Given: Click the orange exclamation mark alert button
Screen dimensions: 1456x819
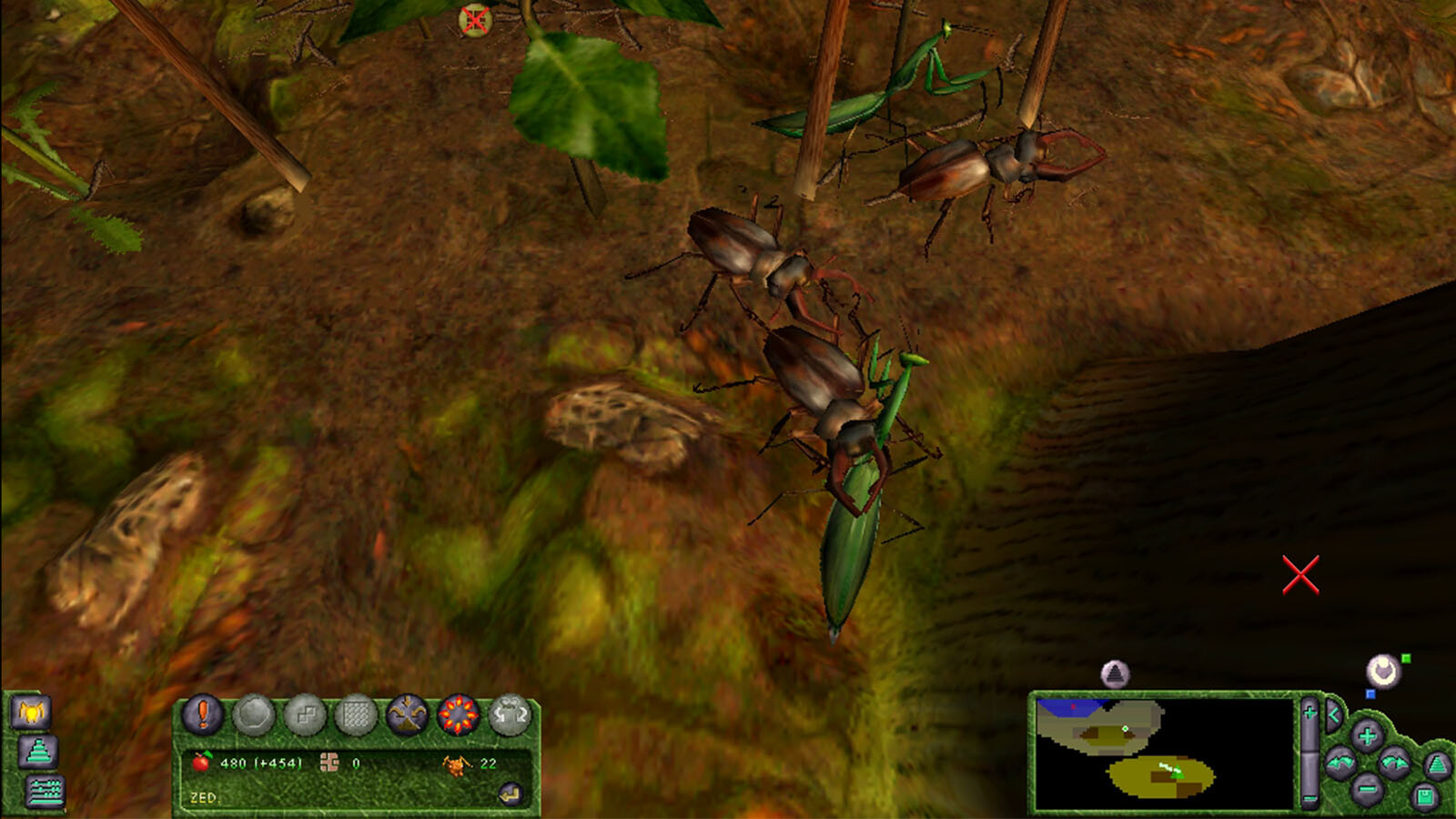Looking at the screenshot, I should [203, 714].
